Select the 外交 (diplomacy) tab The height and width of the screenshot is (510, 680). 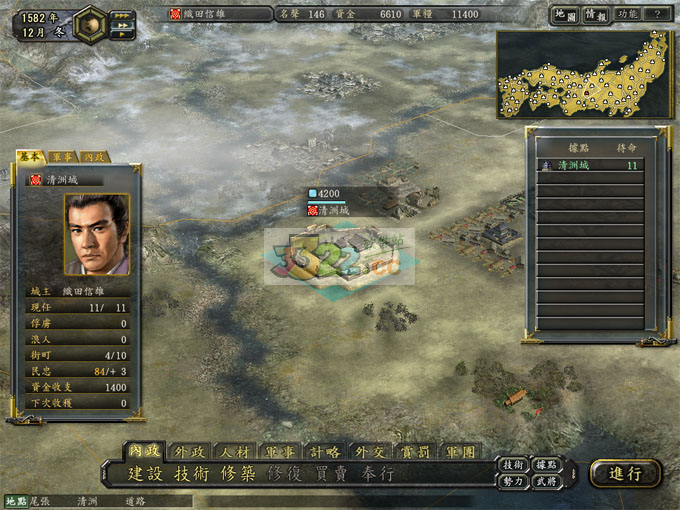click(371, 451)
